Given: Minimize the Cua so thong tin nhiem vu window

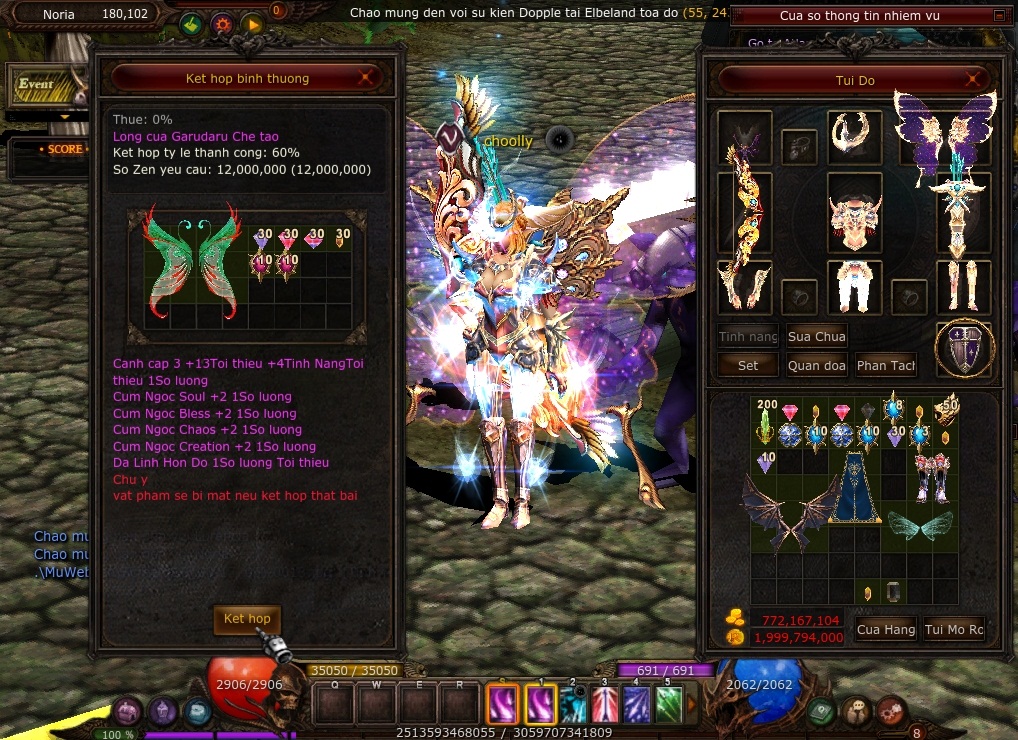Looking at the screenshot, I should (999, 16).
